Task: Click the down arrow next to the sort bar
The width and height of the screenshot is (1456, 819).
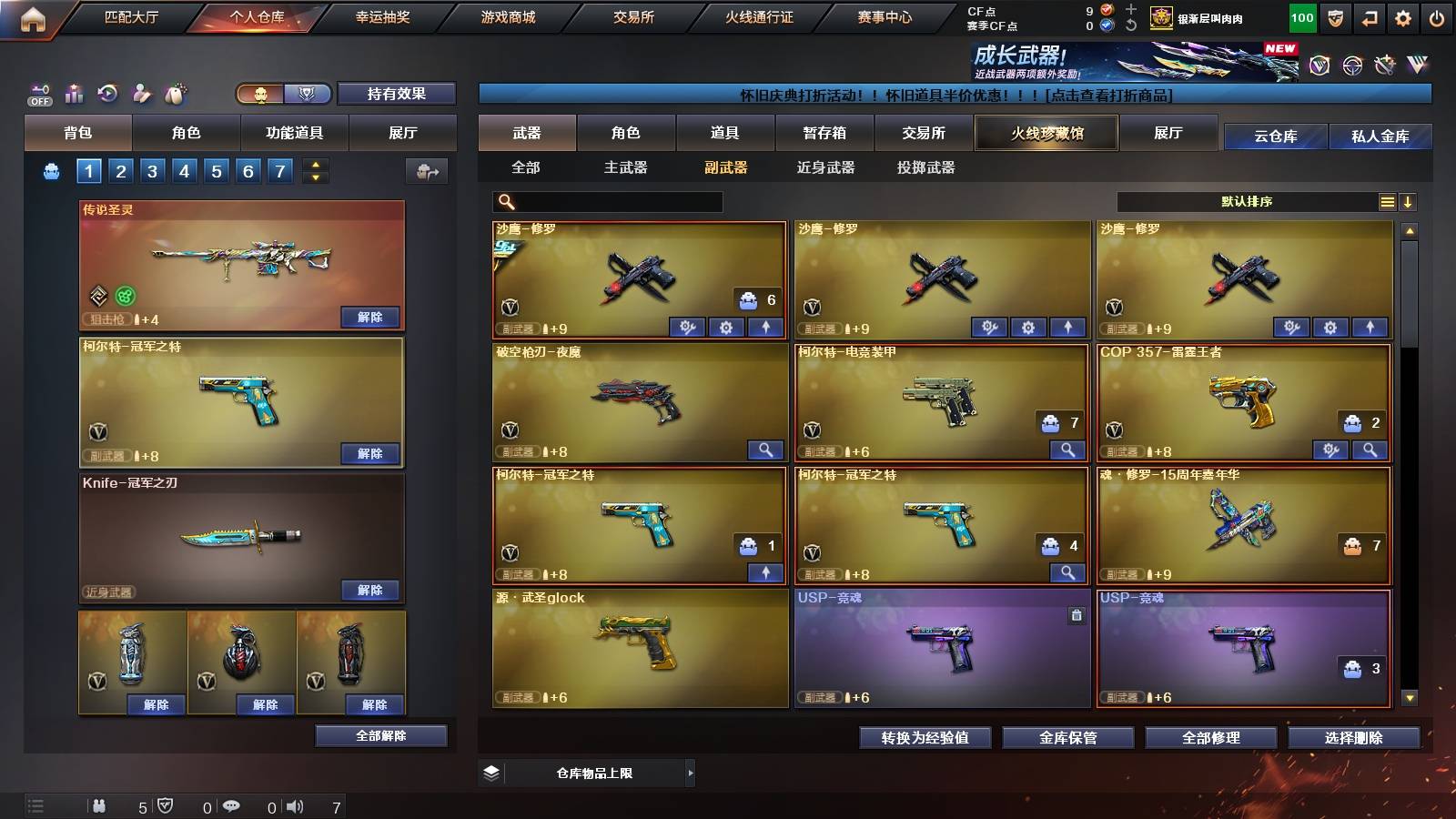Action: coord(1410,201)
